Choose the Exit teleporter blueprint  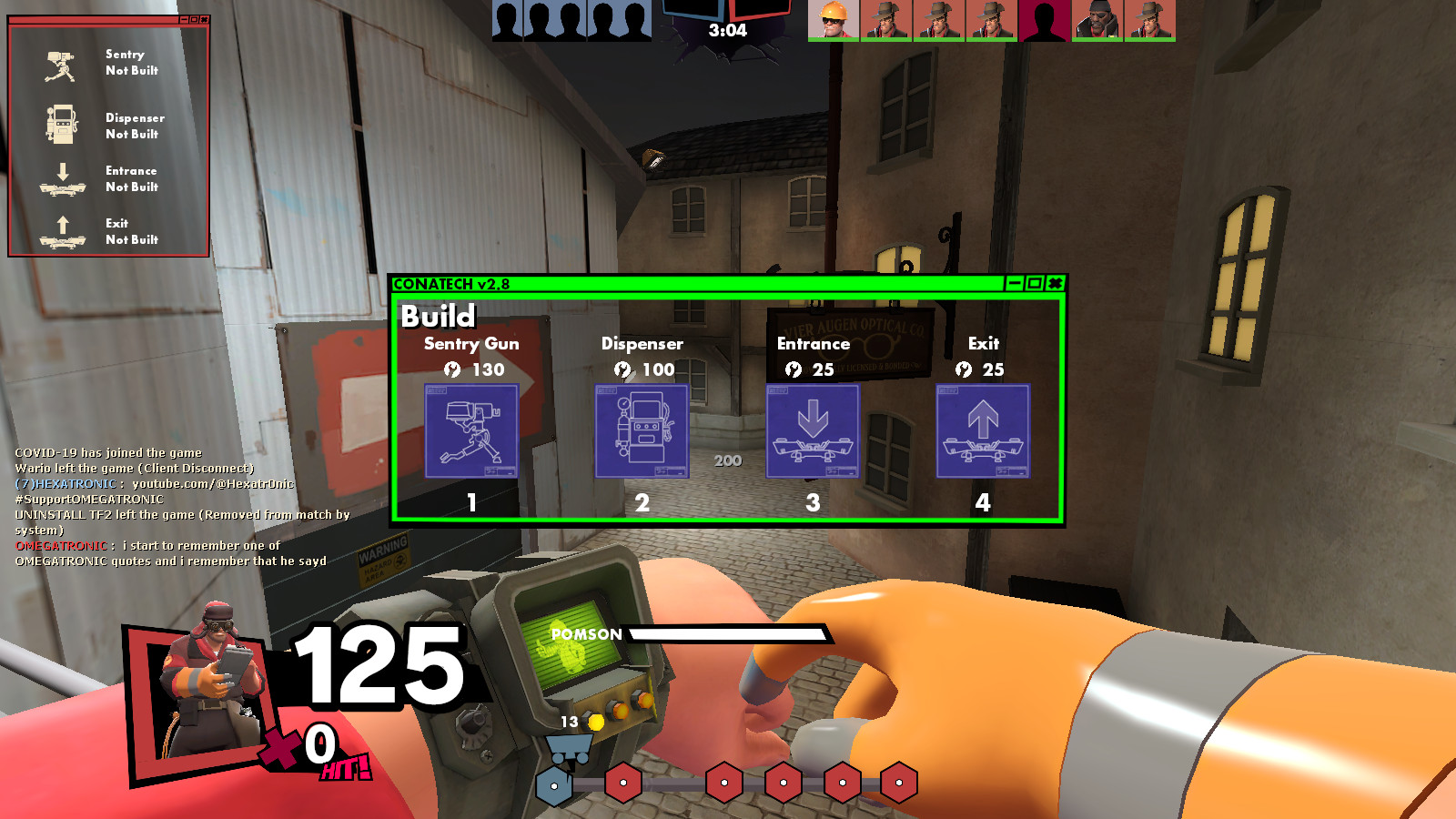click(x=983, y=432)
